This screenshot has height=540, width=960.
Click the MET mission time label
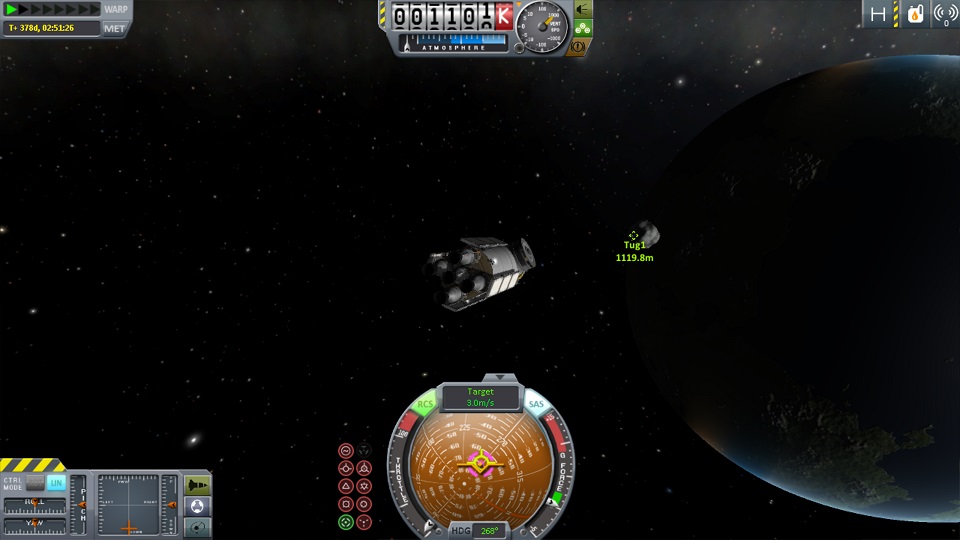115,28
